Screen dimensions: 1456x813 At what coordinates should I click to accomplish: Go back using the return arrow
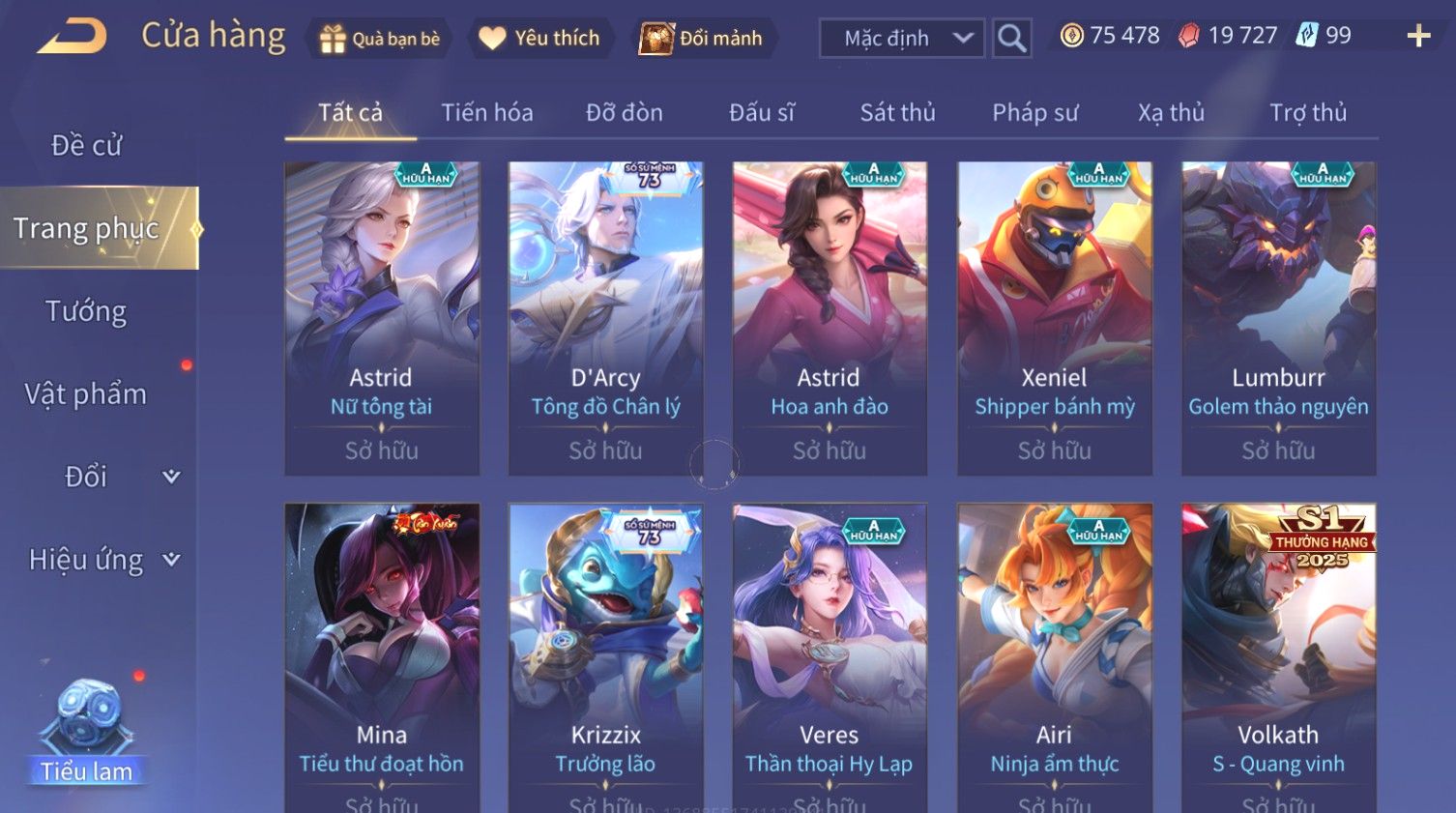pyautogui.click(x=73, y=37)
